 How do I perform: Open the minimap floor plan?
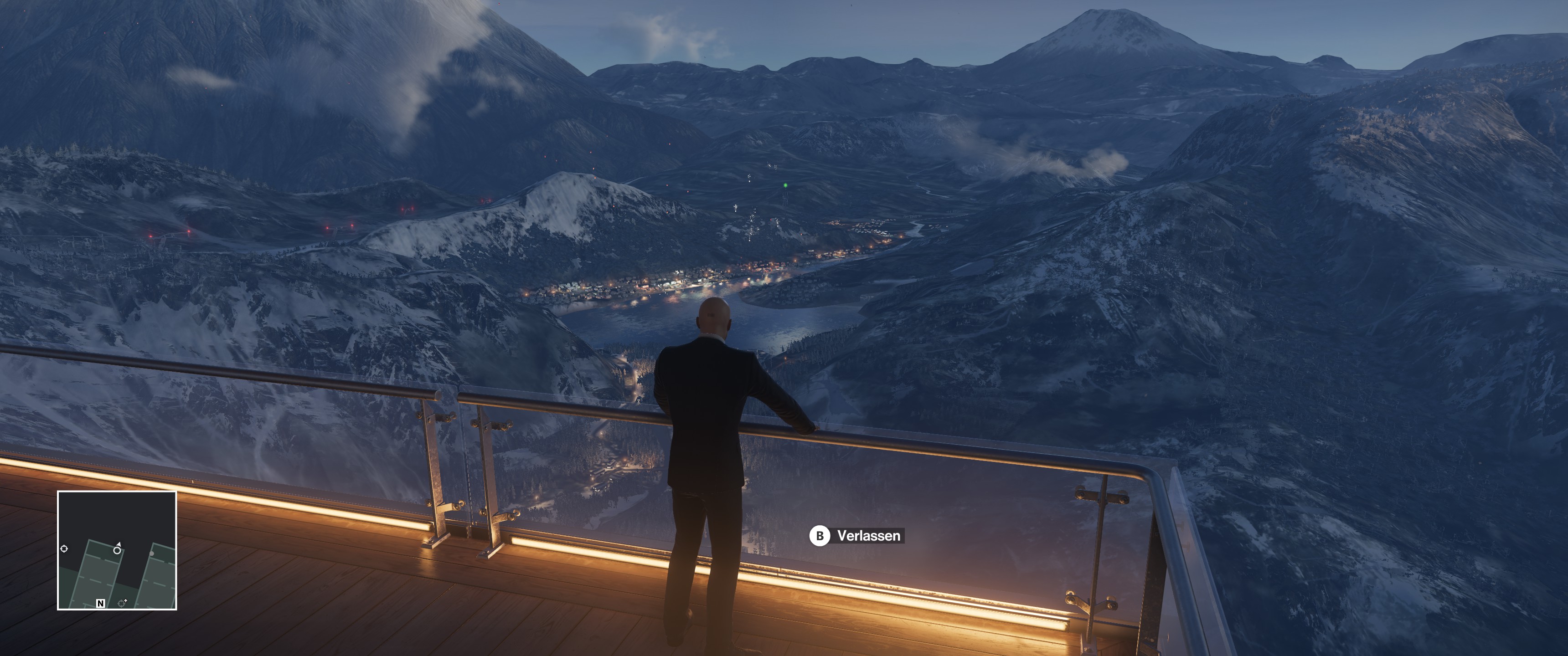point(117,550)
